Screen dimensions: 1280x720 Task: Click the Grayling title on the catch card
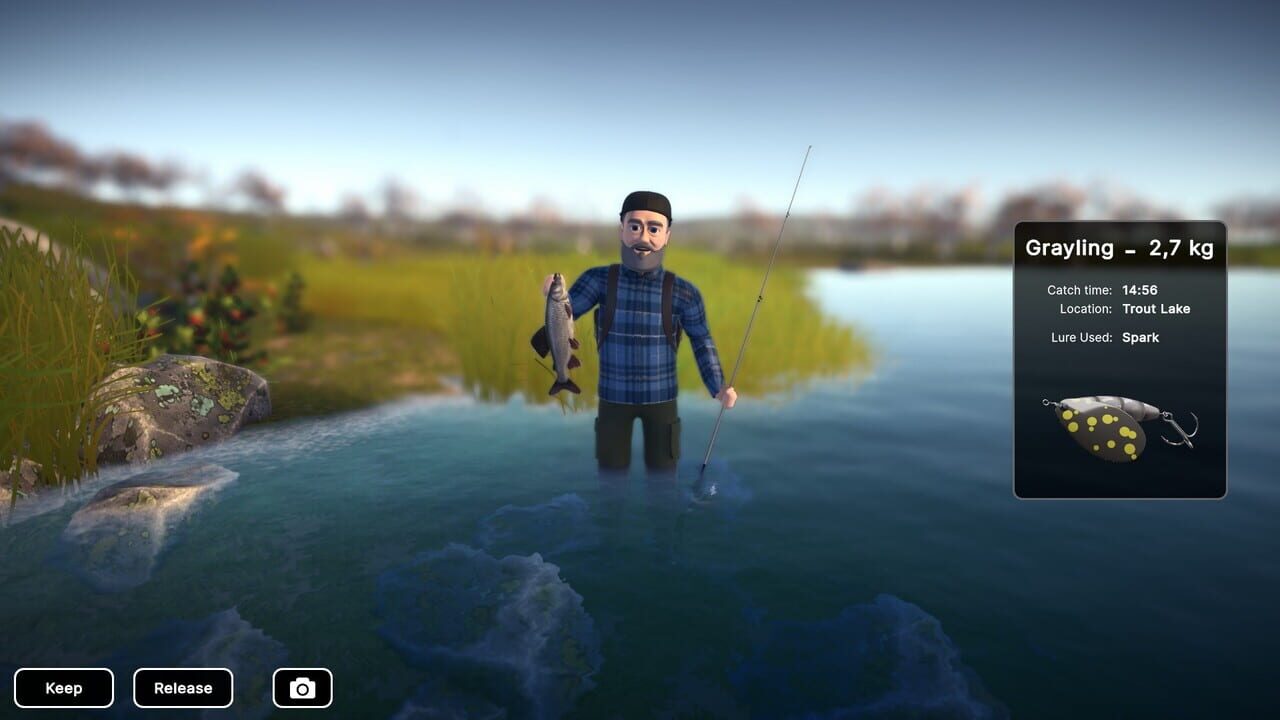(1069, 248)
